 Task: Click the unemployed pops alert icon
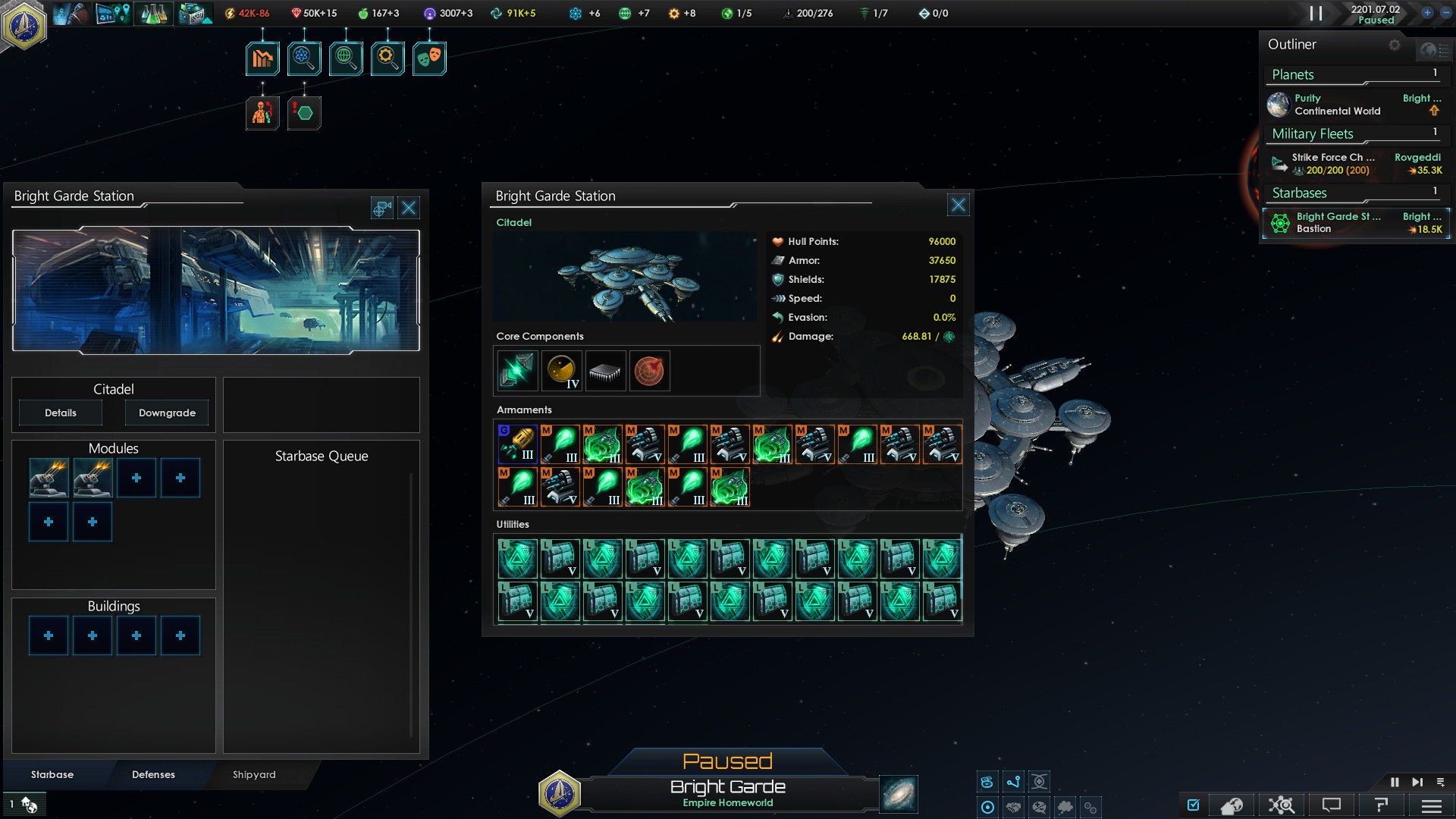point(262,114)
